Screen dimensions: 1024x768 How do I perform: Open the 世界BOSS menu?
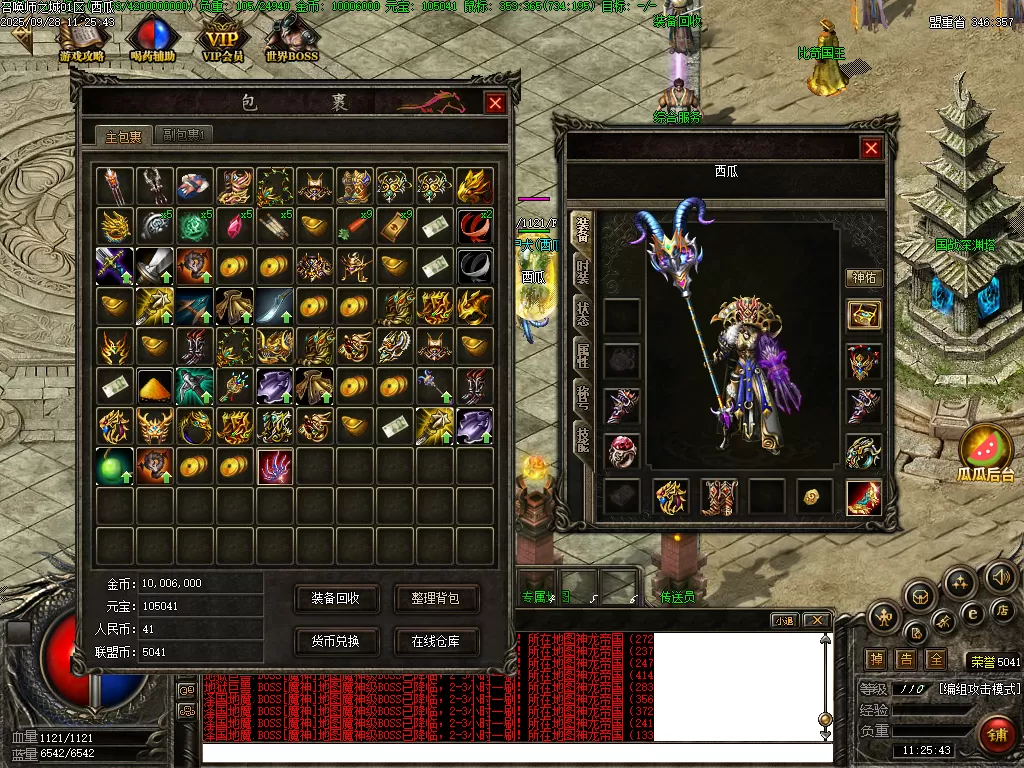tap(291, 42)
